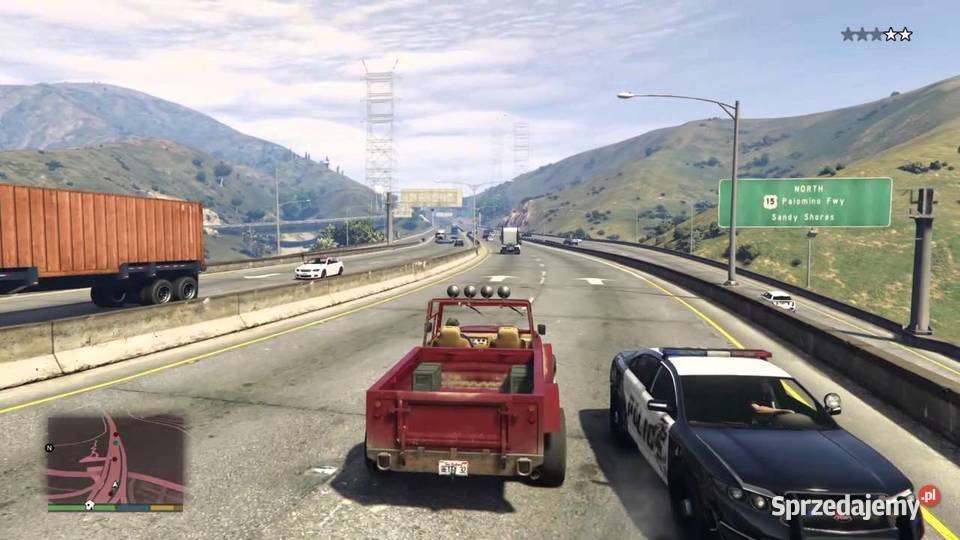
Task: Click the Sprzedajemy.pl watermark logo
Action: (x=854, y=505)
